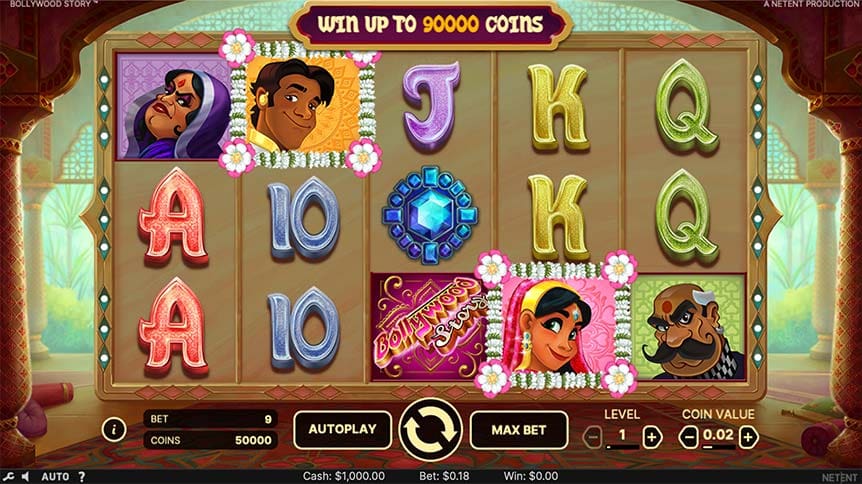Raise the coin value with plus
Image resolution: width=862 pixels, height=484 pixels.
[748, 436]
